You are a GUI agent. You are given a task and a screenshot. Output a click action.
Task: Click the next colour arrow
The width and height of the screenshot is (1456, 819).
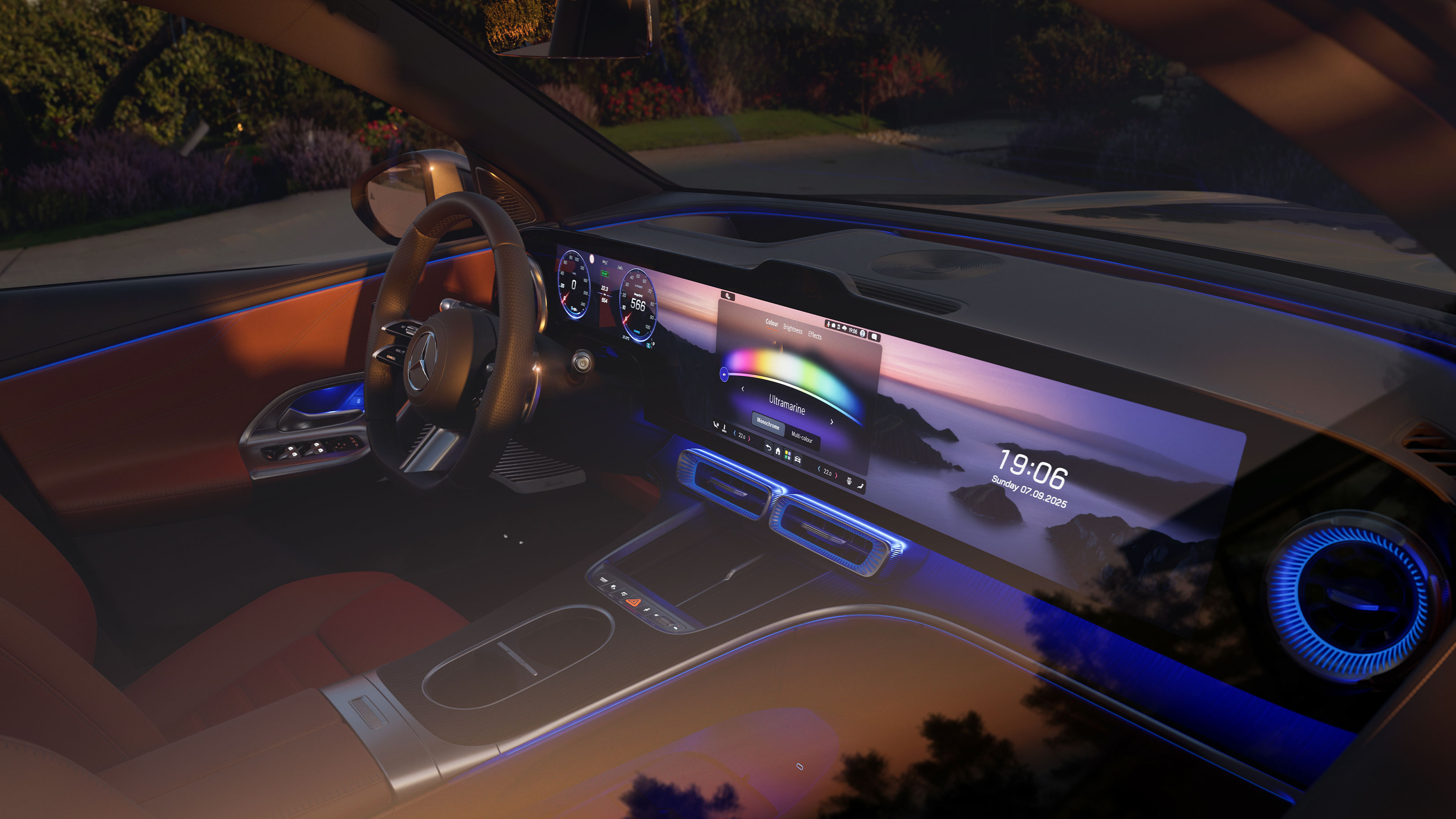pos(832,422)
